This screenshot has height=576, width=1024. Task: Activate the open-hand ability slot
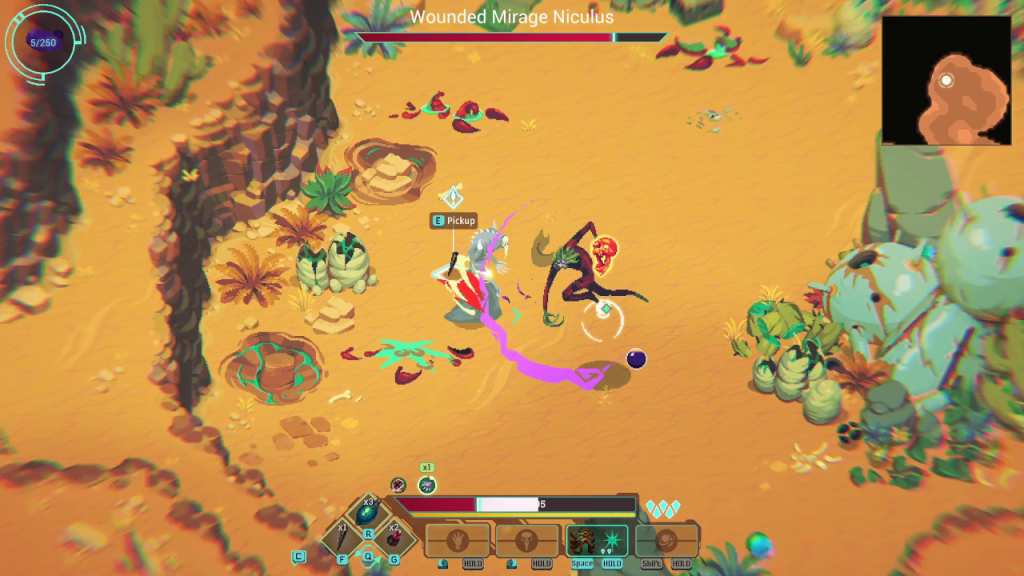458,540
